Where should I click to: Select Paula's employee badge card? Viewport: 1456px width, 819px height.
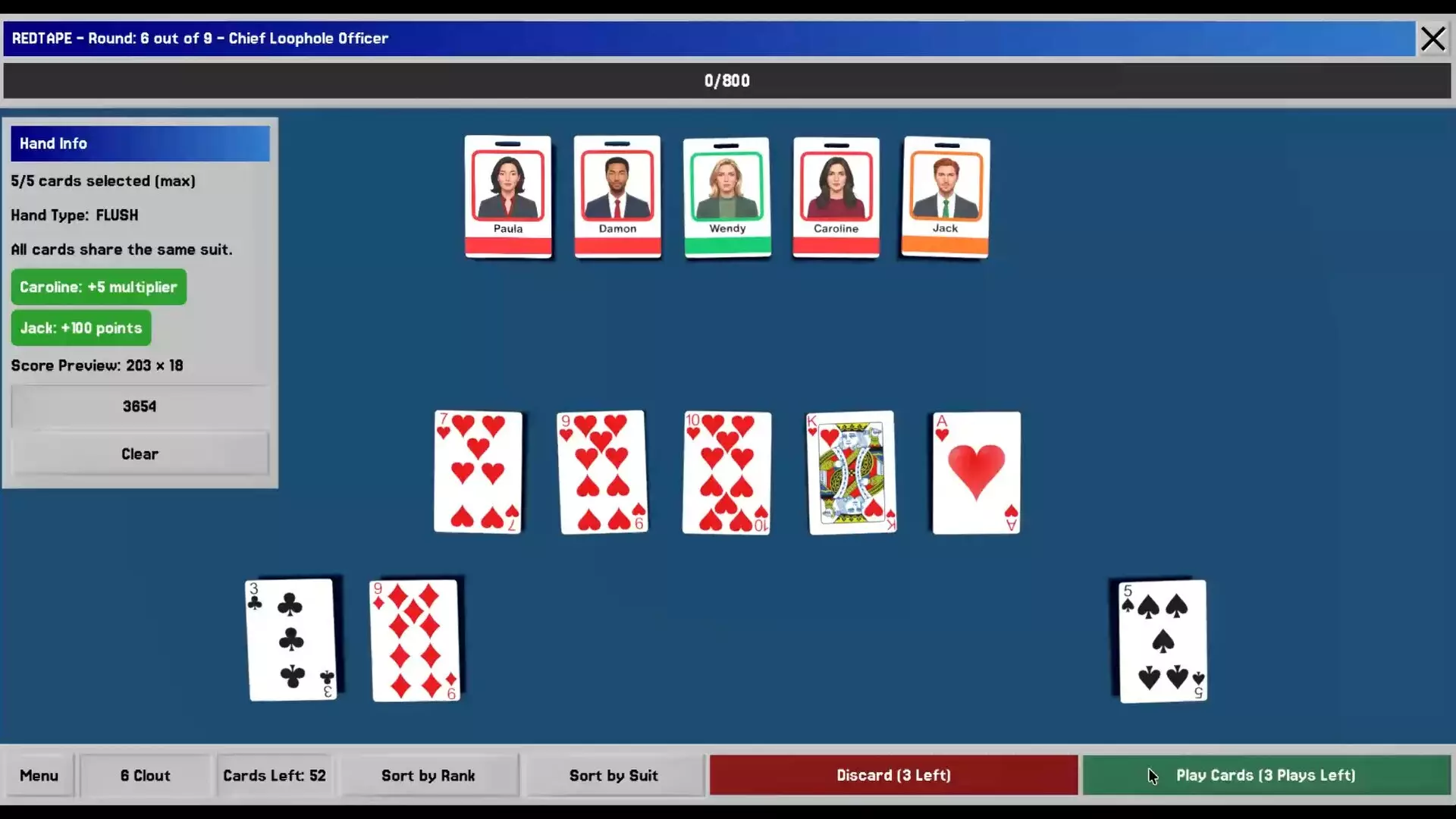508,196
